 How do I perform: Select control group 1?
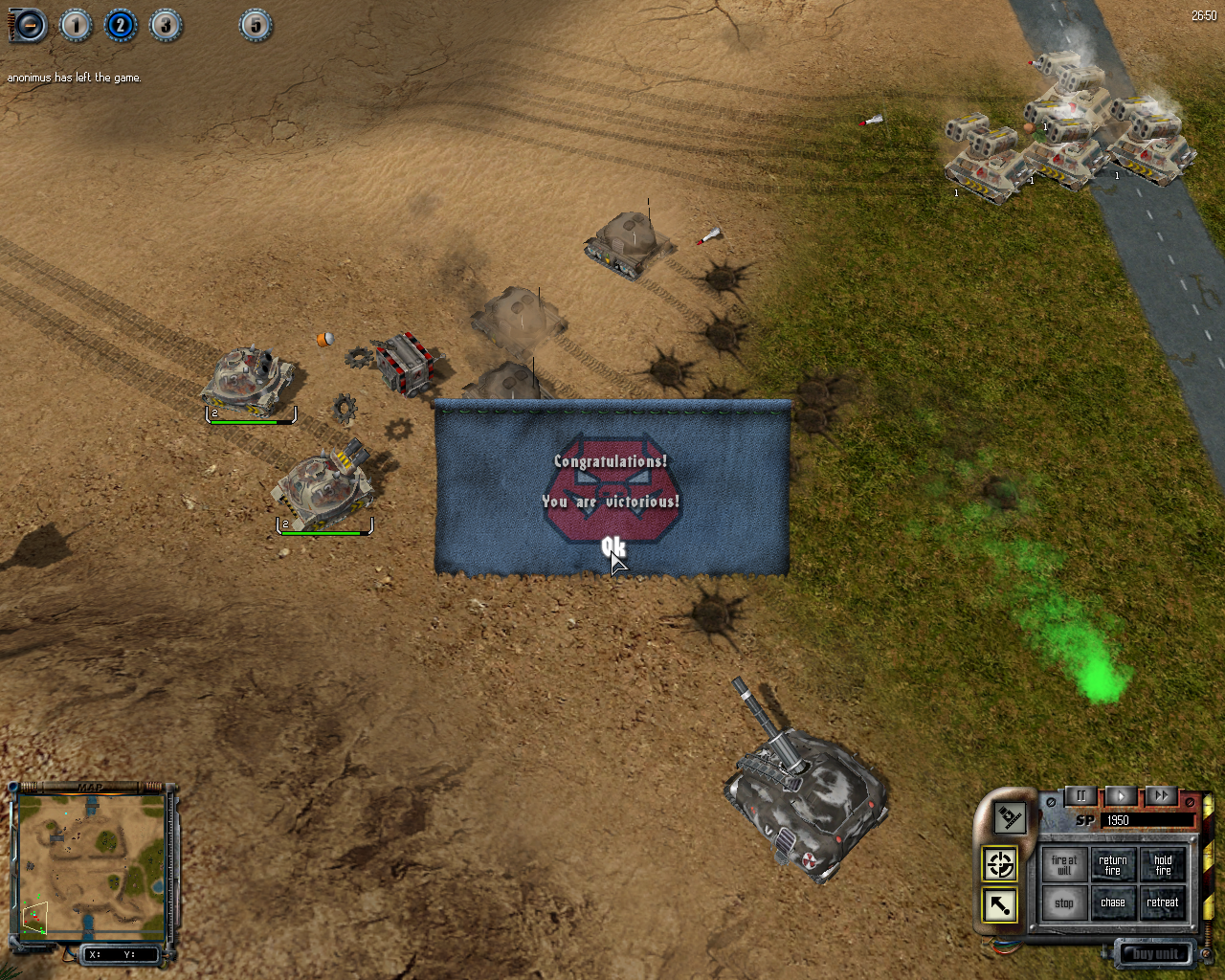[76, 25]
